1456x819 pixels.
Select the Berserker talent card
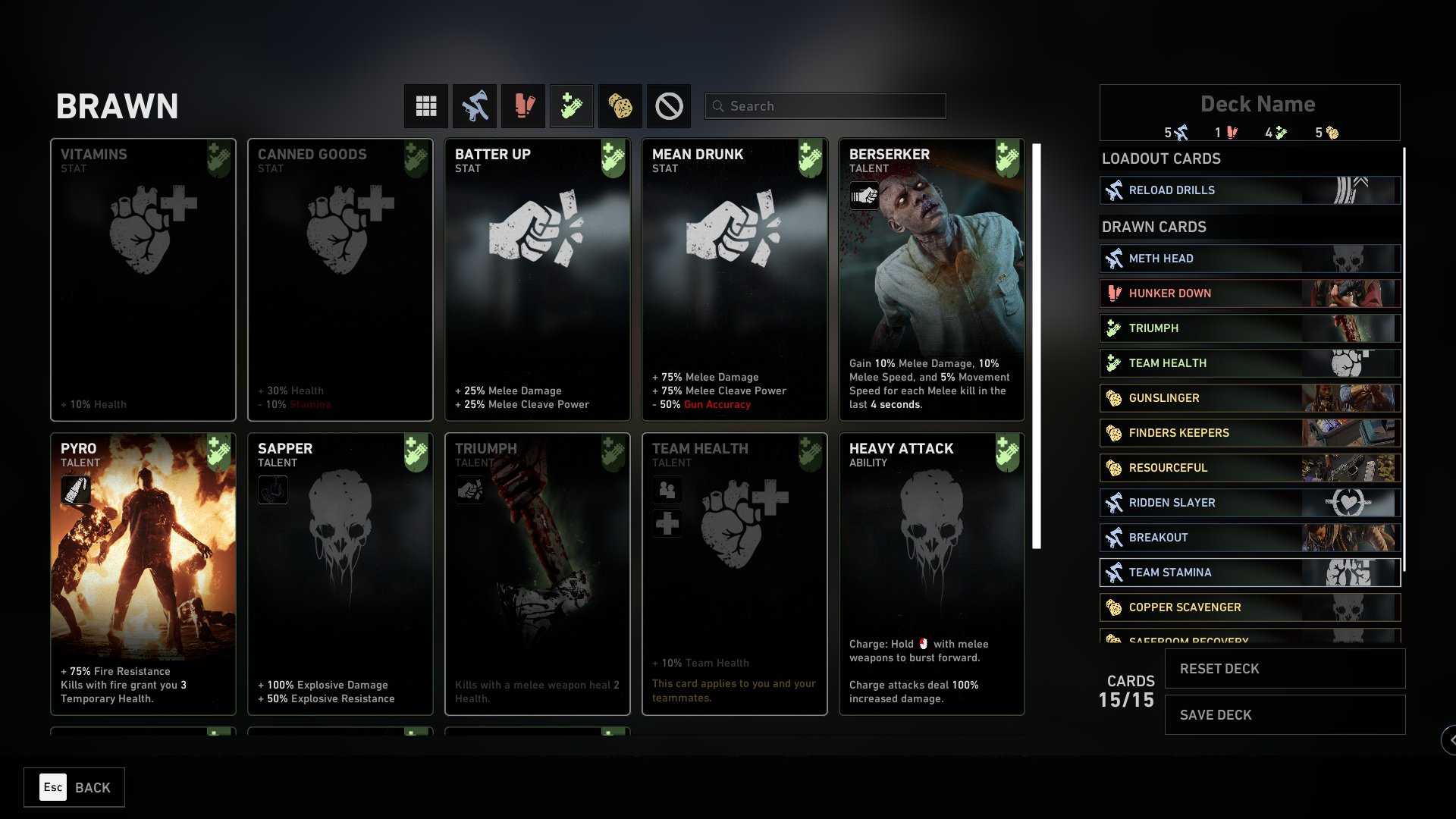click(x=931, y=279)
